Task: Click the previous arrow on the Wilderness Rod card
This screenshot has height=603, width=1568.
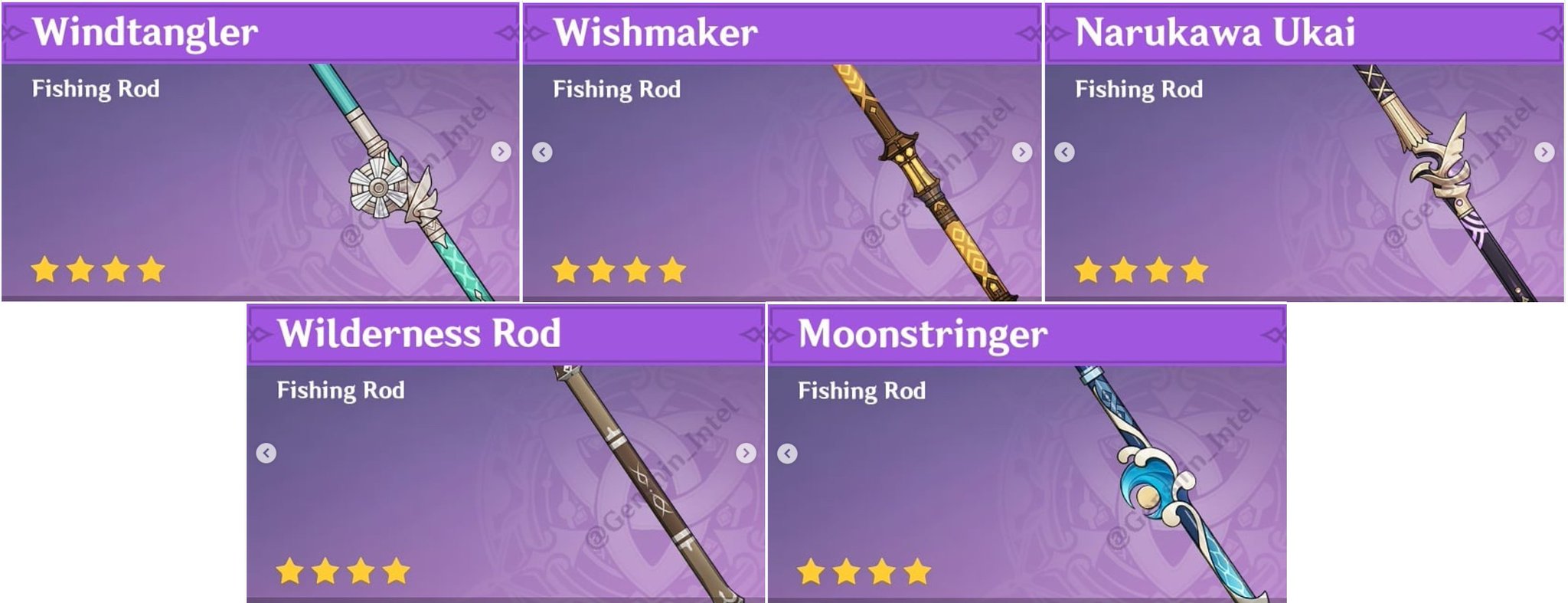Action: click(x=266, y=452)
